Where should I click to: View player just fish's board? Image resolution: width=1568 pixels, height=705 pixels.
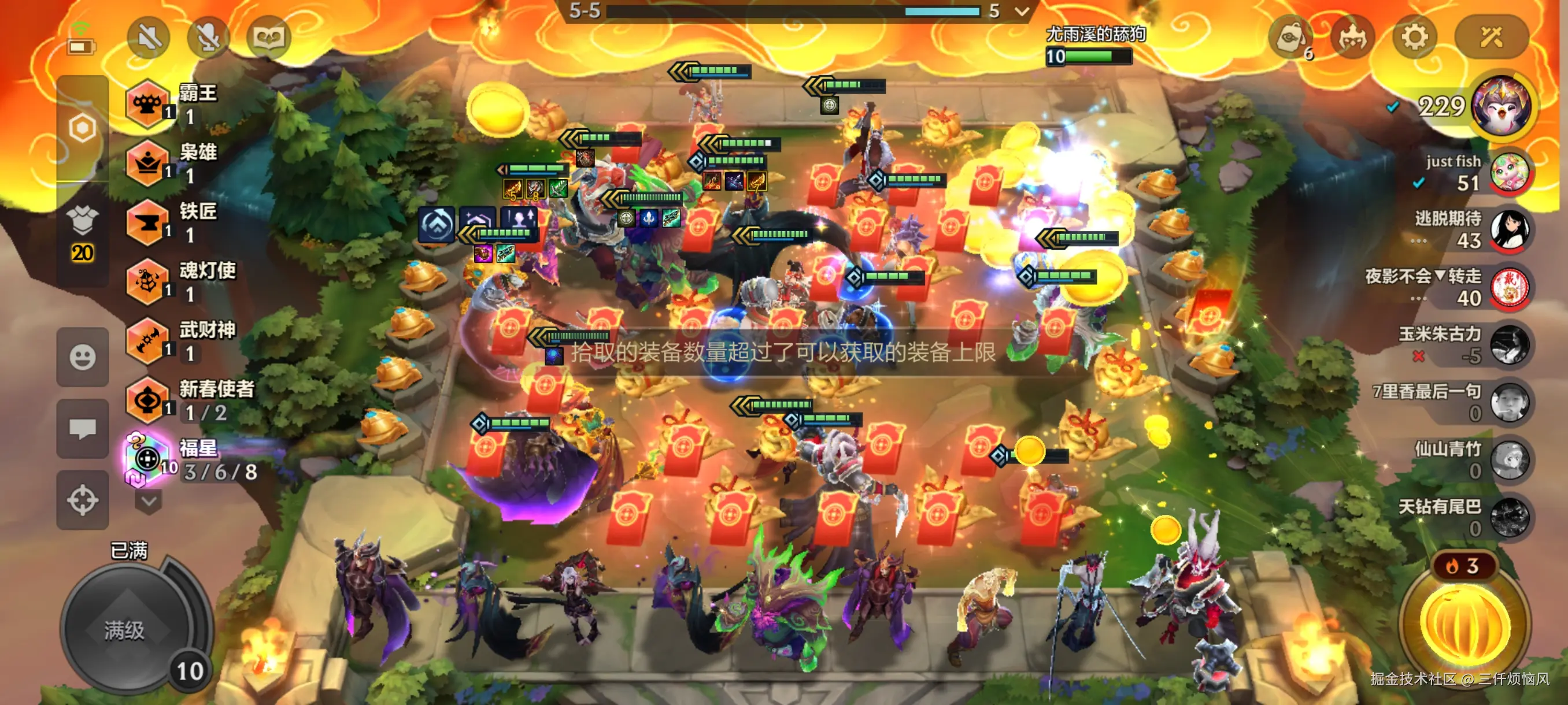(1509, 172)
